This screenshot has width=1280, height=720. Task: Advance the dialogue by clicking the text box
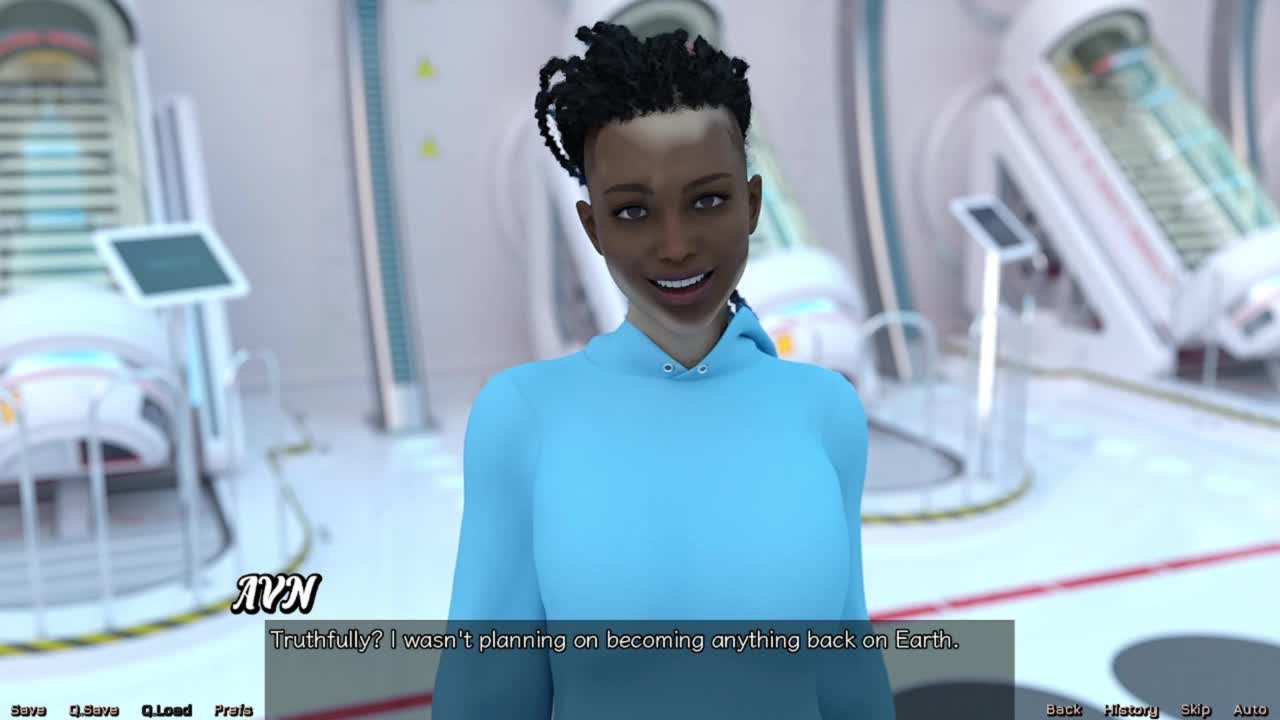tap(640, 662)
